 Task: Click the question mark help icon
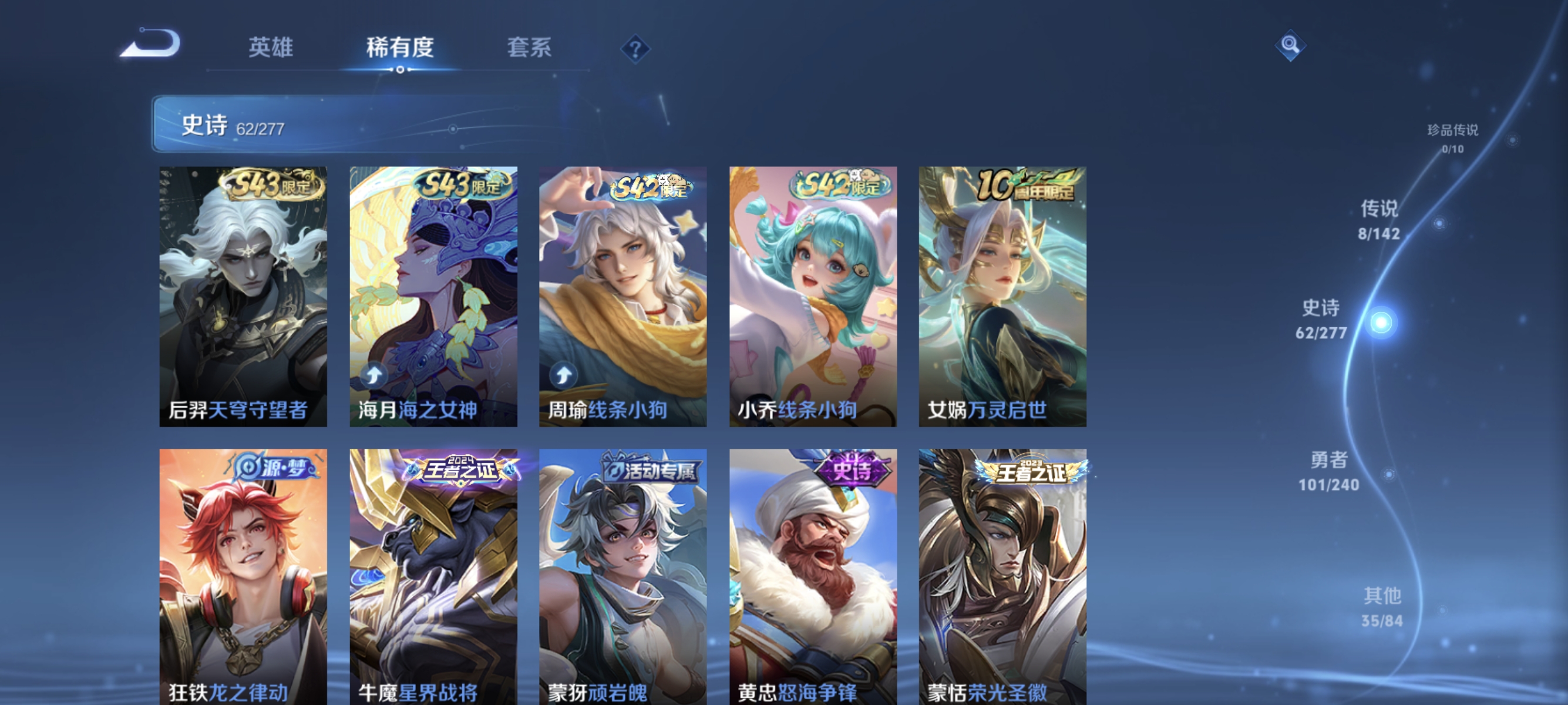pyautogui.click(x=635, y=51)
